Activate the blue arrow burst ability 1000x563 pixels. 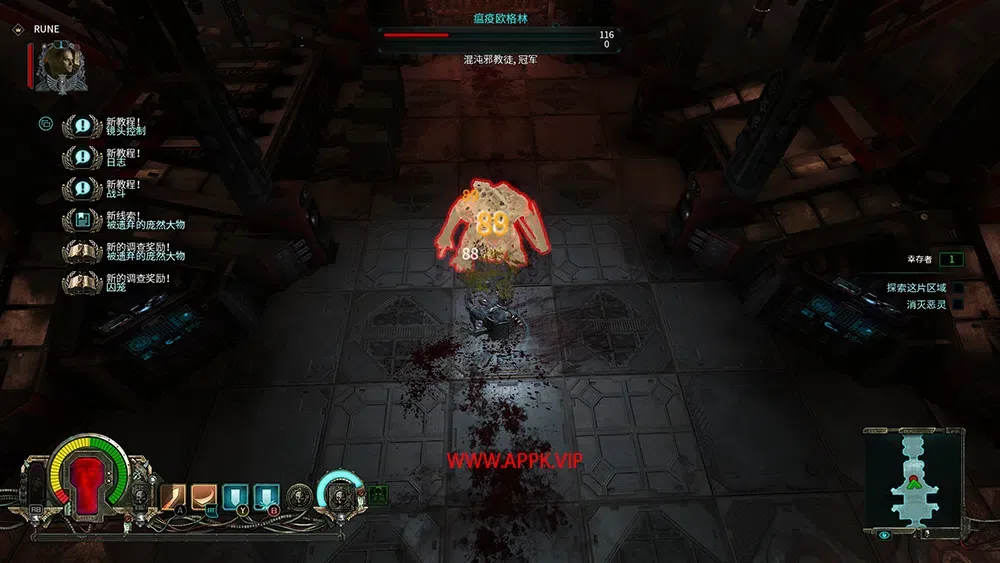coord(266,496)
